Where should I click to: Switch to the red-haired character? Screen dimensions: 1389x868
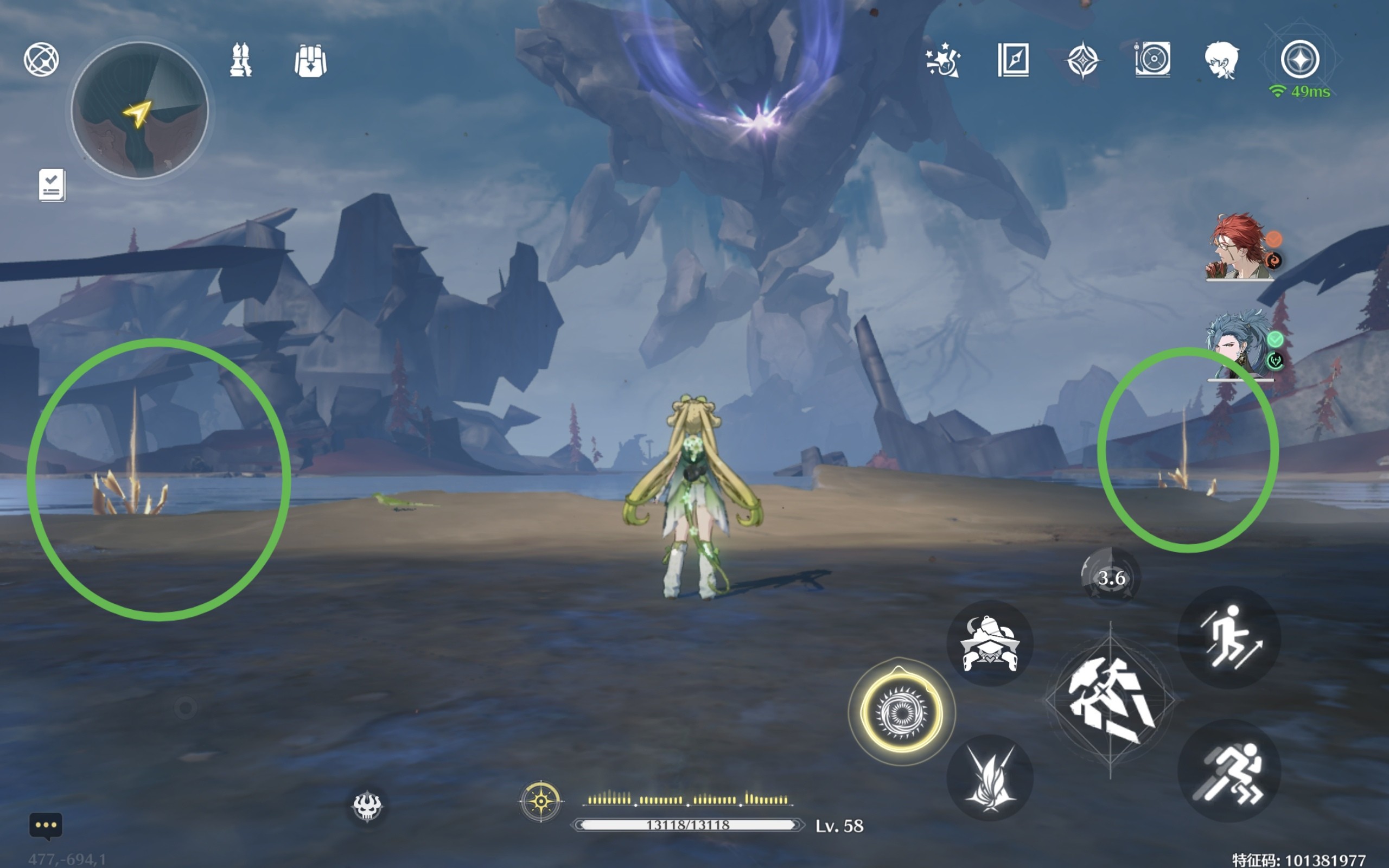tap(1240, 247)
